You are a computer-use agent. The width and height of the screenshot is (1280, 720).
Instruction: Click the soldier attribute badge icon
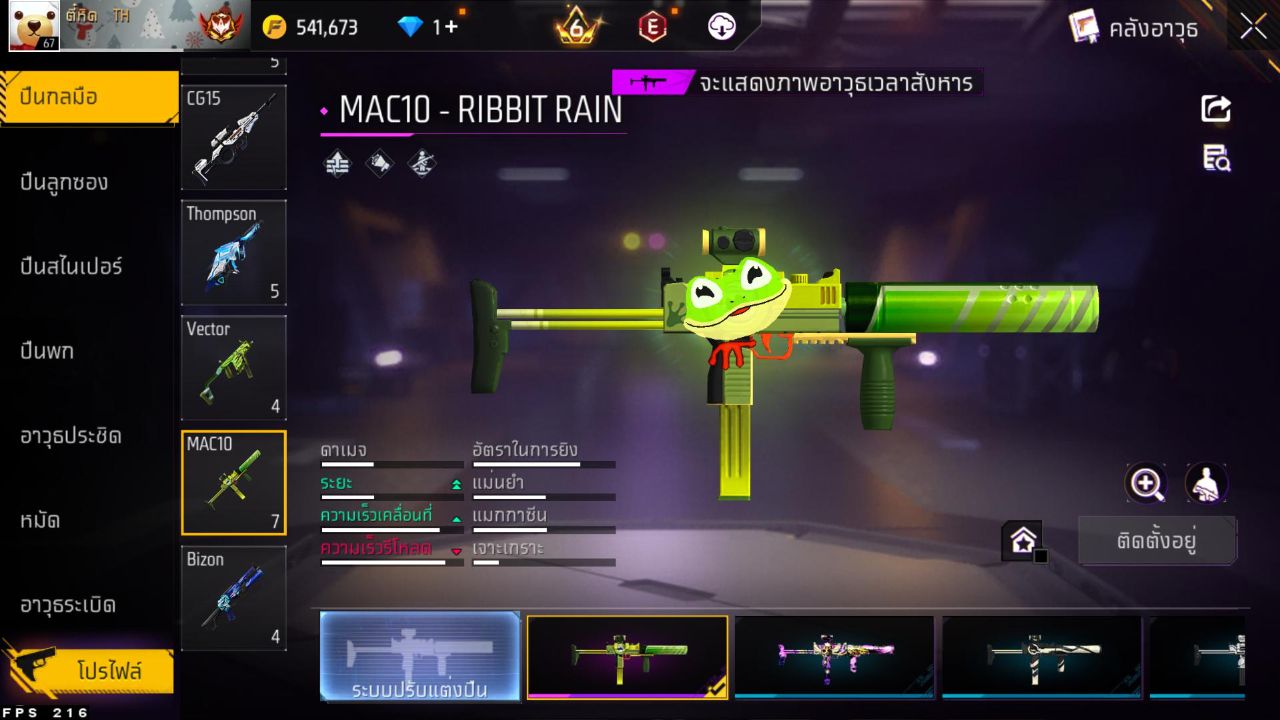pyautogui.click(x=419, y=163)
